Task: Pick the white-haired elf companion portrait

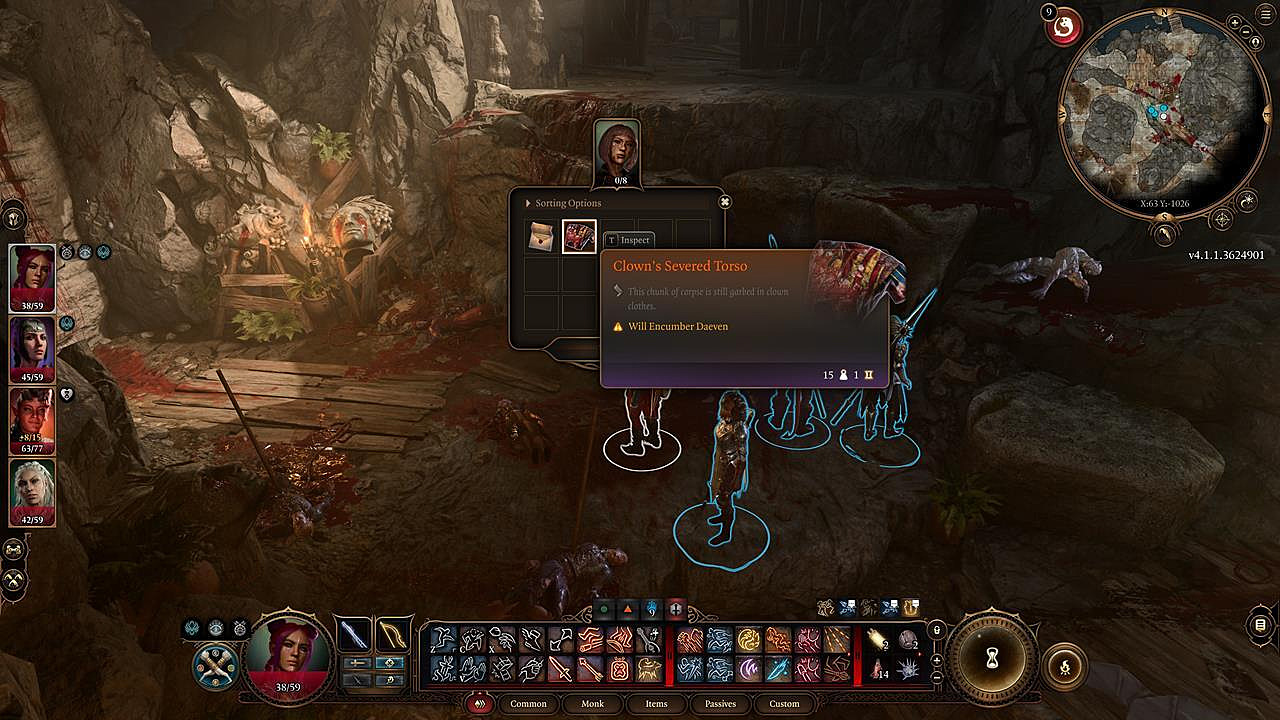Action: 32,491
